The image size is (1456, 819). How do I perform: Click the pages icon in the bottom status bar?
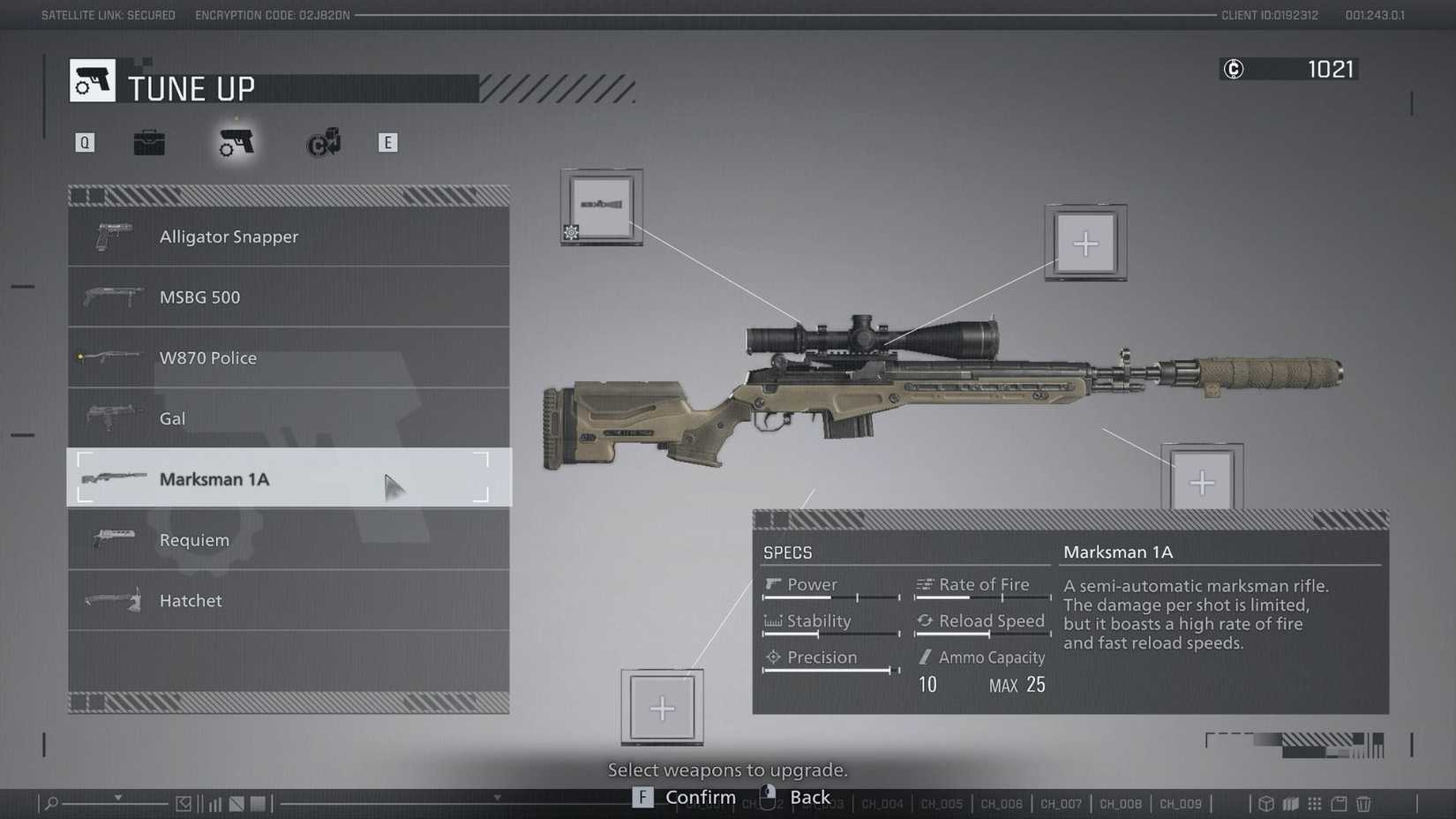pos(1290,803)
